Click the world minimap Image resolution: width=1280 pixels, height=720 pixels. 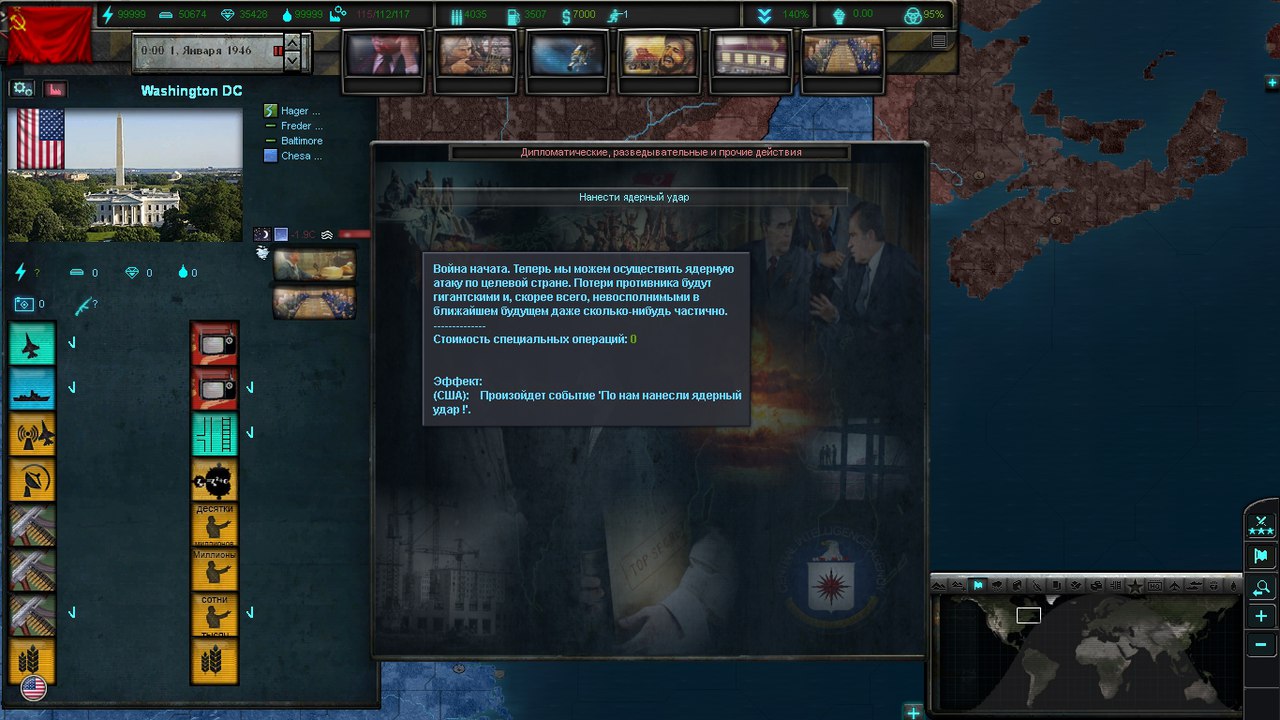point(1085,650)
